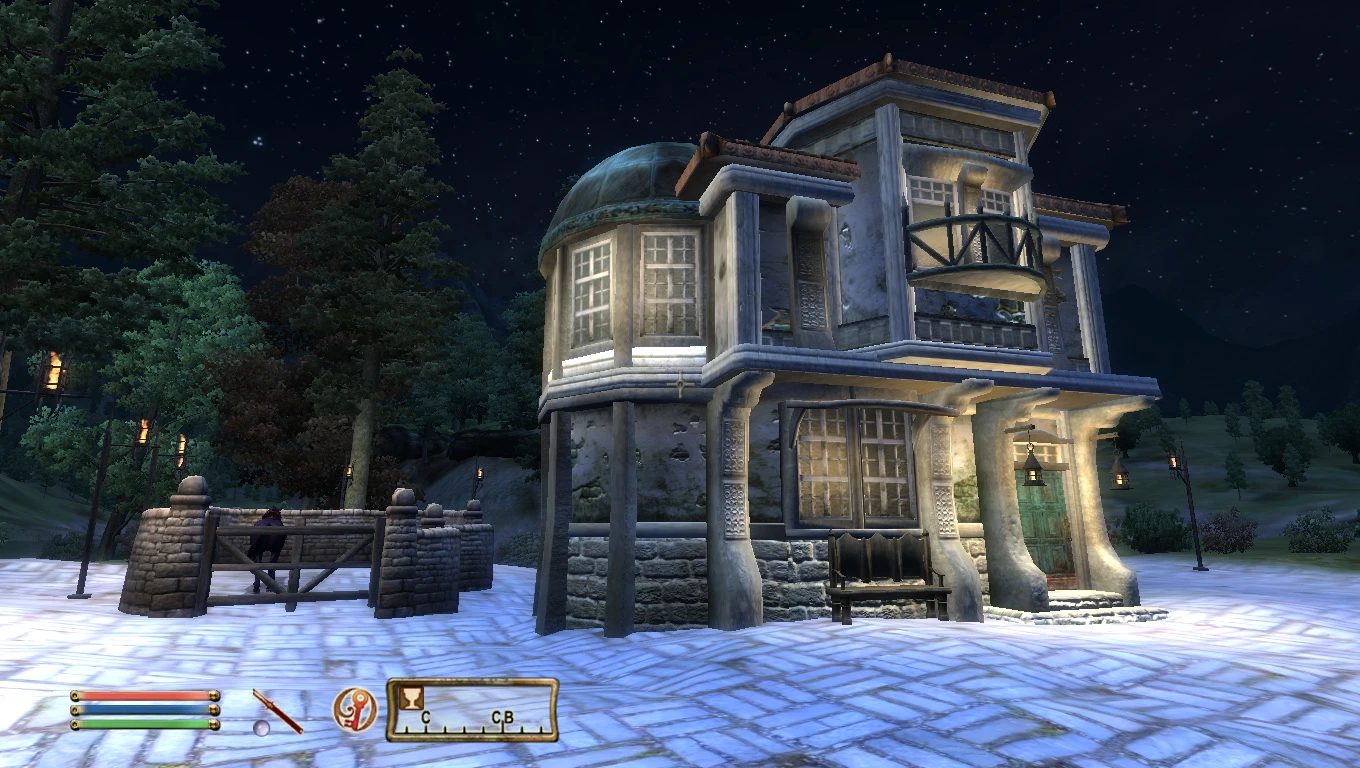Select the equipped weapon icon
Viewport: 1360px width, 768px height.
[277, 711]
